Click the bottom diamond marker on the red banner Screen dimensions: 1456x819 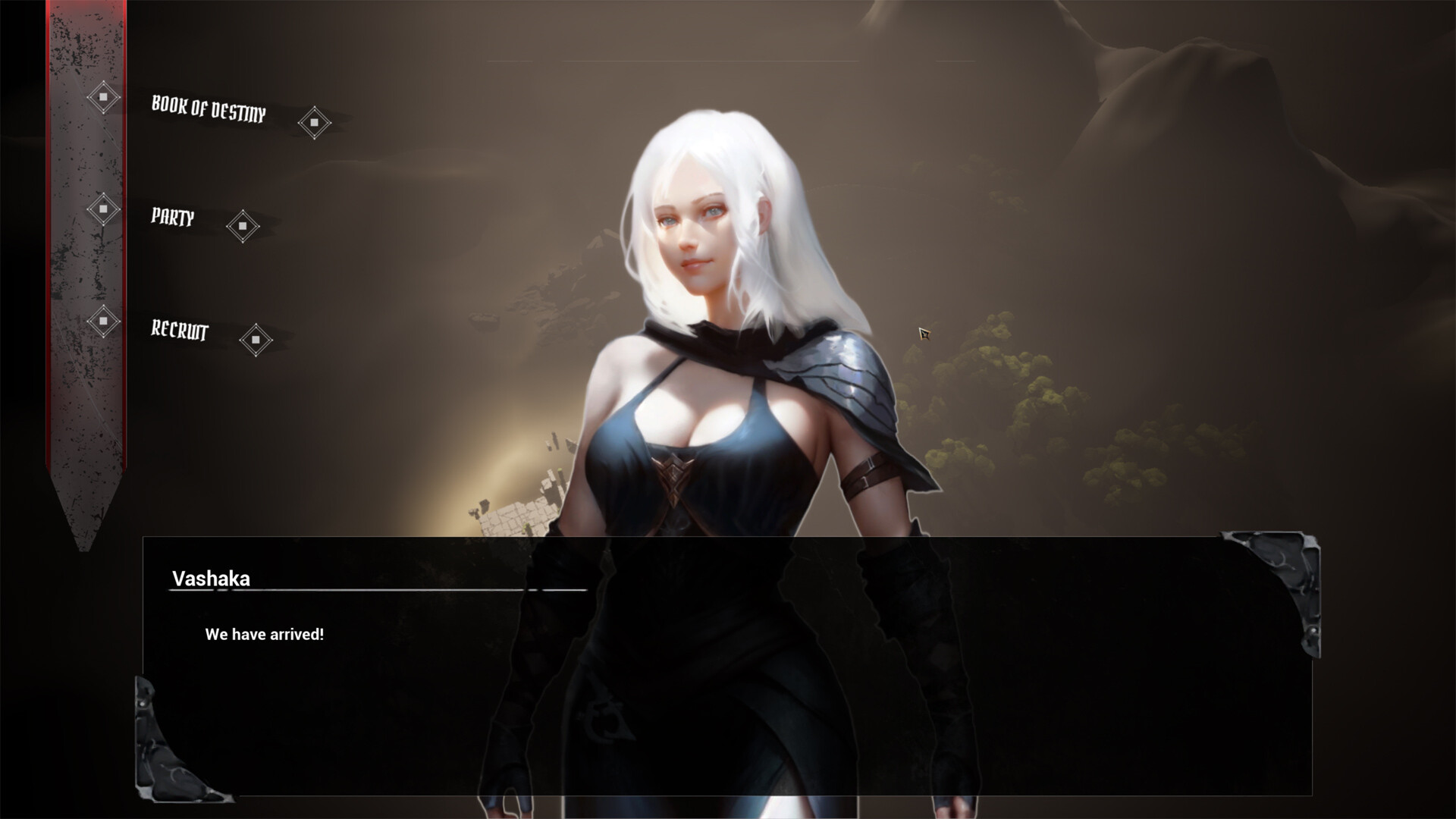point(105,322)
